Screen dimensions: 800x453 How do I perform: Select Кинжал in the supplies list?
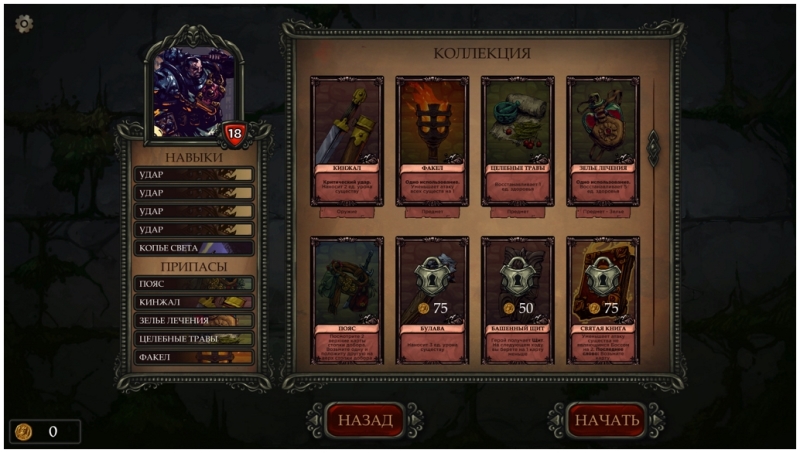[x=194, y=302]
